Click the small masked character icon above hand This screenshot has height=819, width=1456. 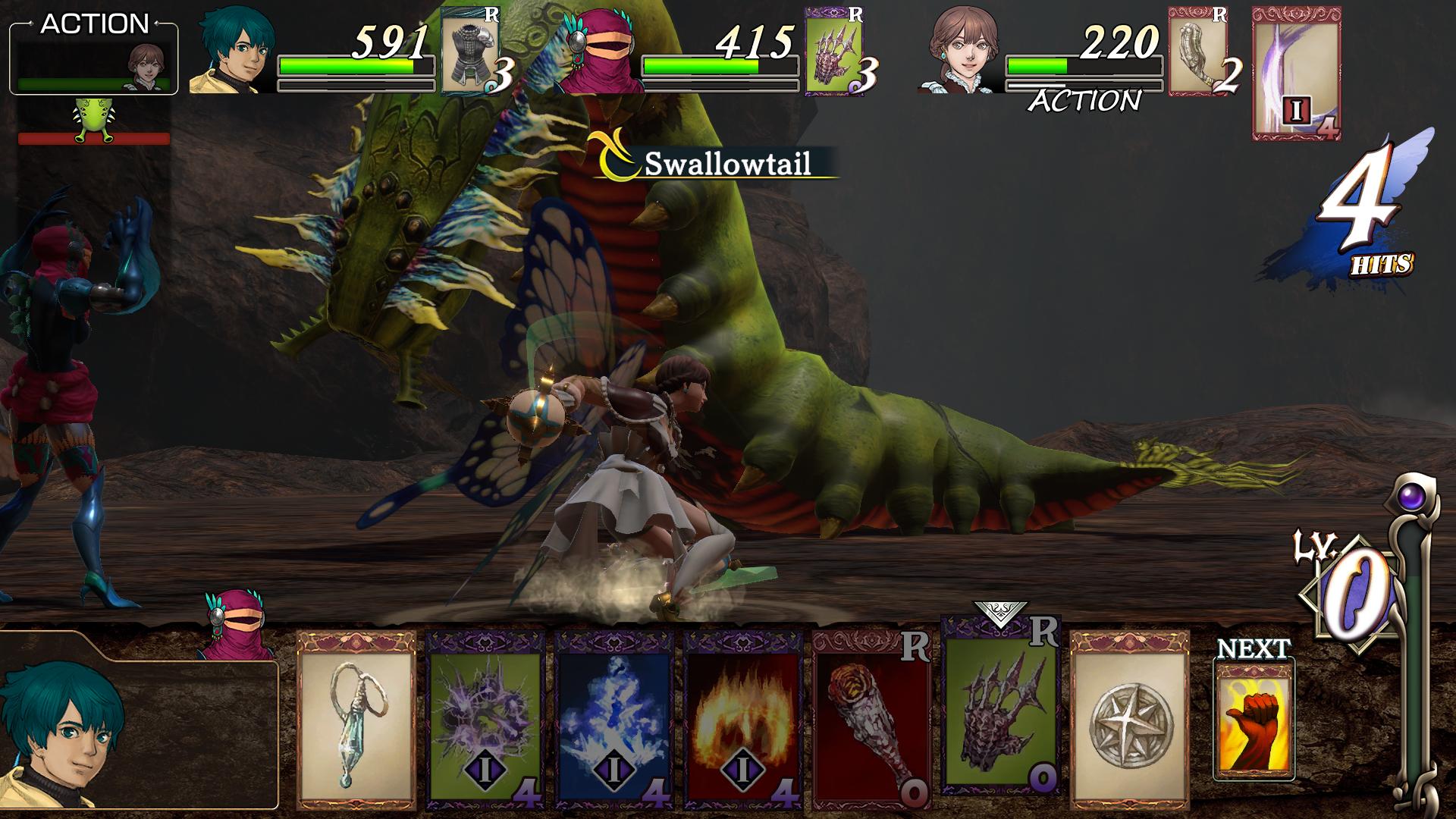(235, 623)
